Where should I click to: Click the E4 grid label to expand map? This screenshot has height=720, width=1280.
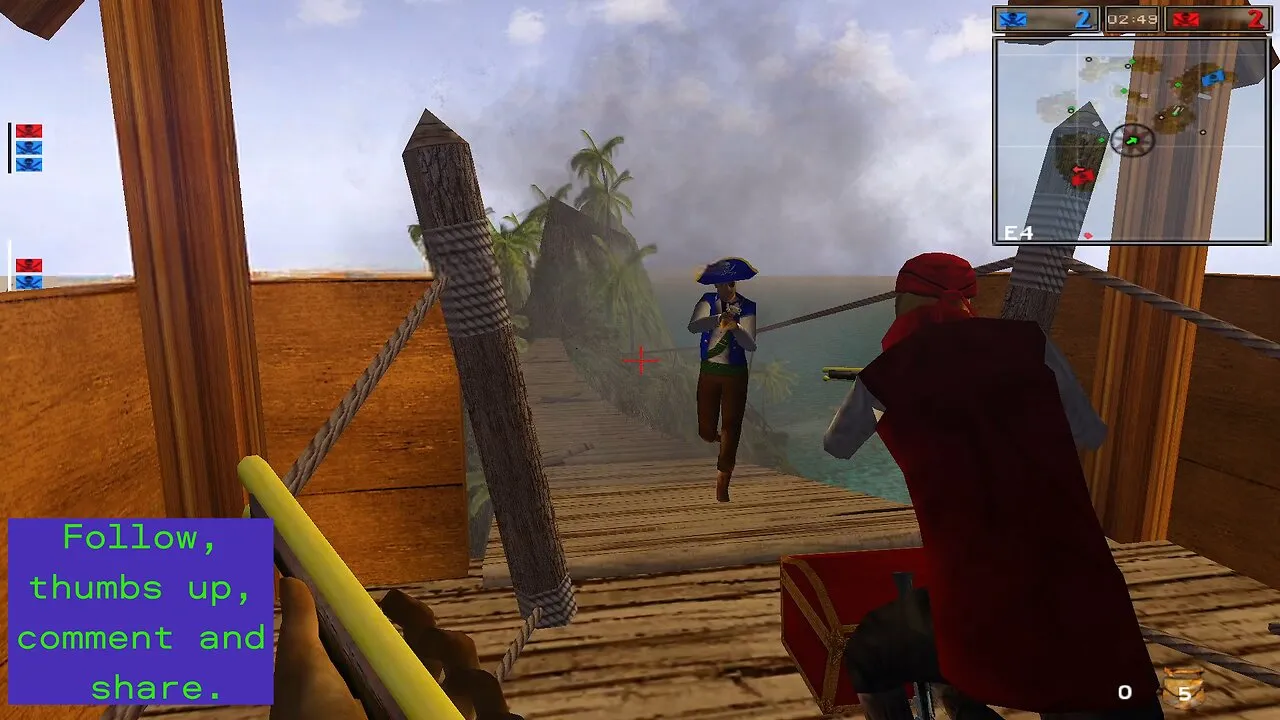click(x=1018, y=231)
